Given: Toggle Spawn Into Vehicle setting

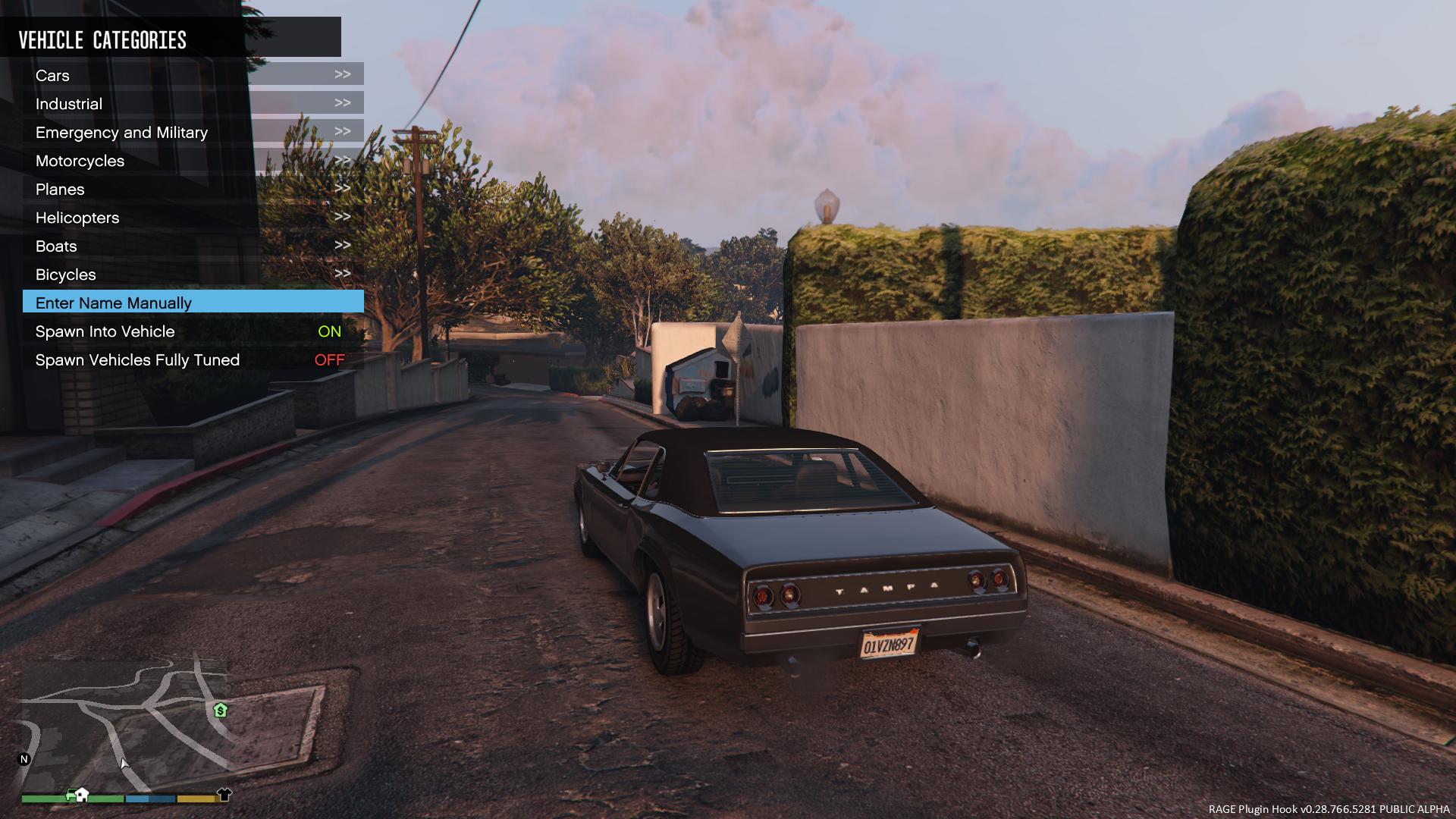Looking at the screenshot, I should point(193,331).
